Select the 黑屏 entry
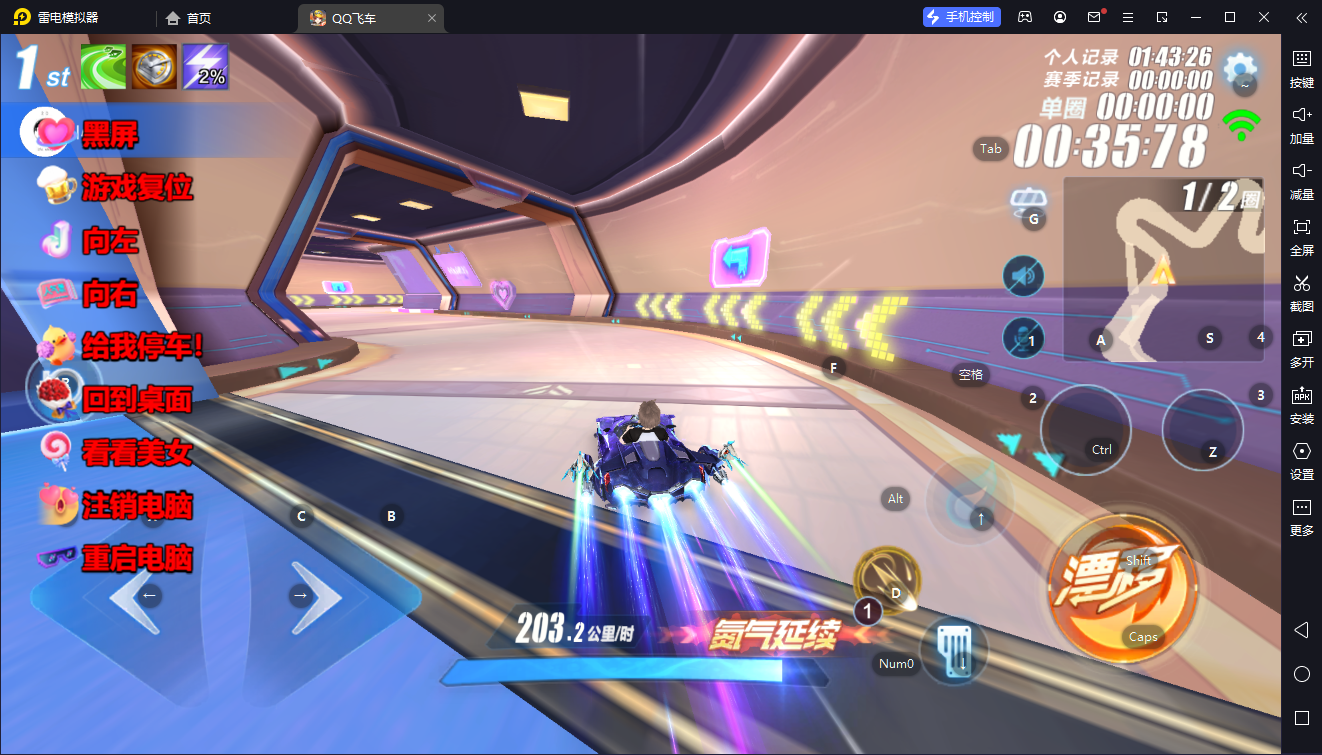This screenshot has width=1322, height=755. [x=110, y=134]
